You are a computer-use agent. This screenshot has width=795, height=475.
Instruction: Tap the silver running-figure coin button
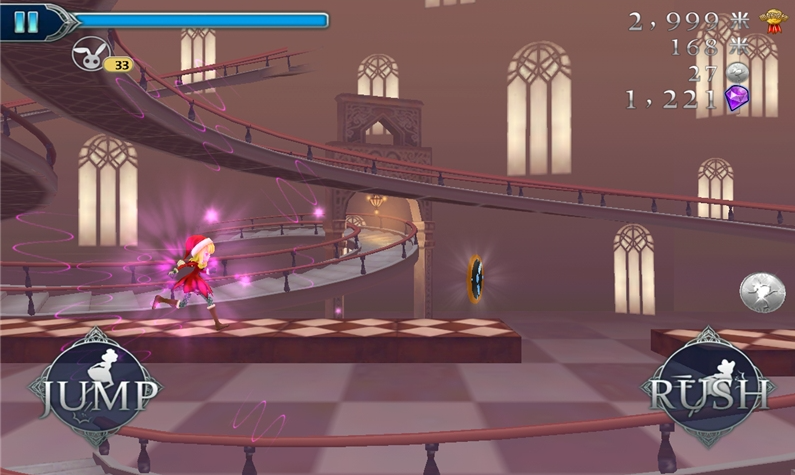click(761, 292)
